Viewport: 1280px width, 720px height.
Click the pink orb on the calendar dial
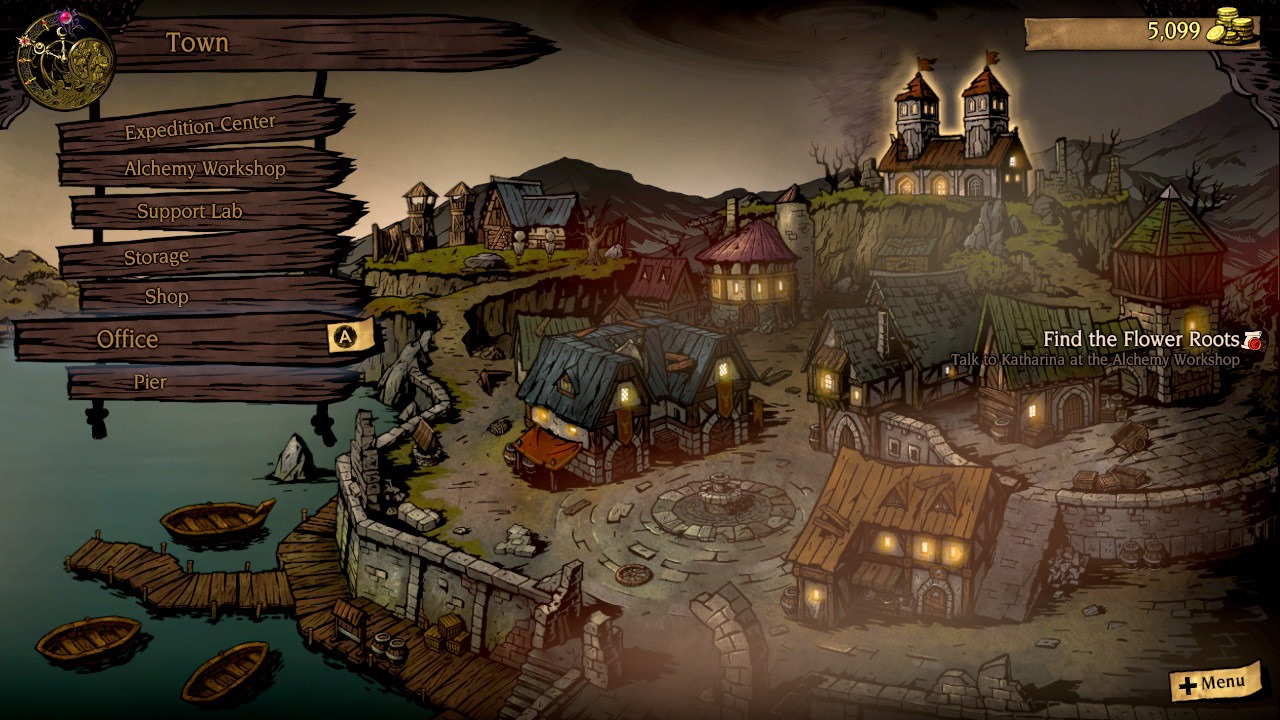coord(66,17)
